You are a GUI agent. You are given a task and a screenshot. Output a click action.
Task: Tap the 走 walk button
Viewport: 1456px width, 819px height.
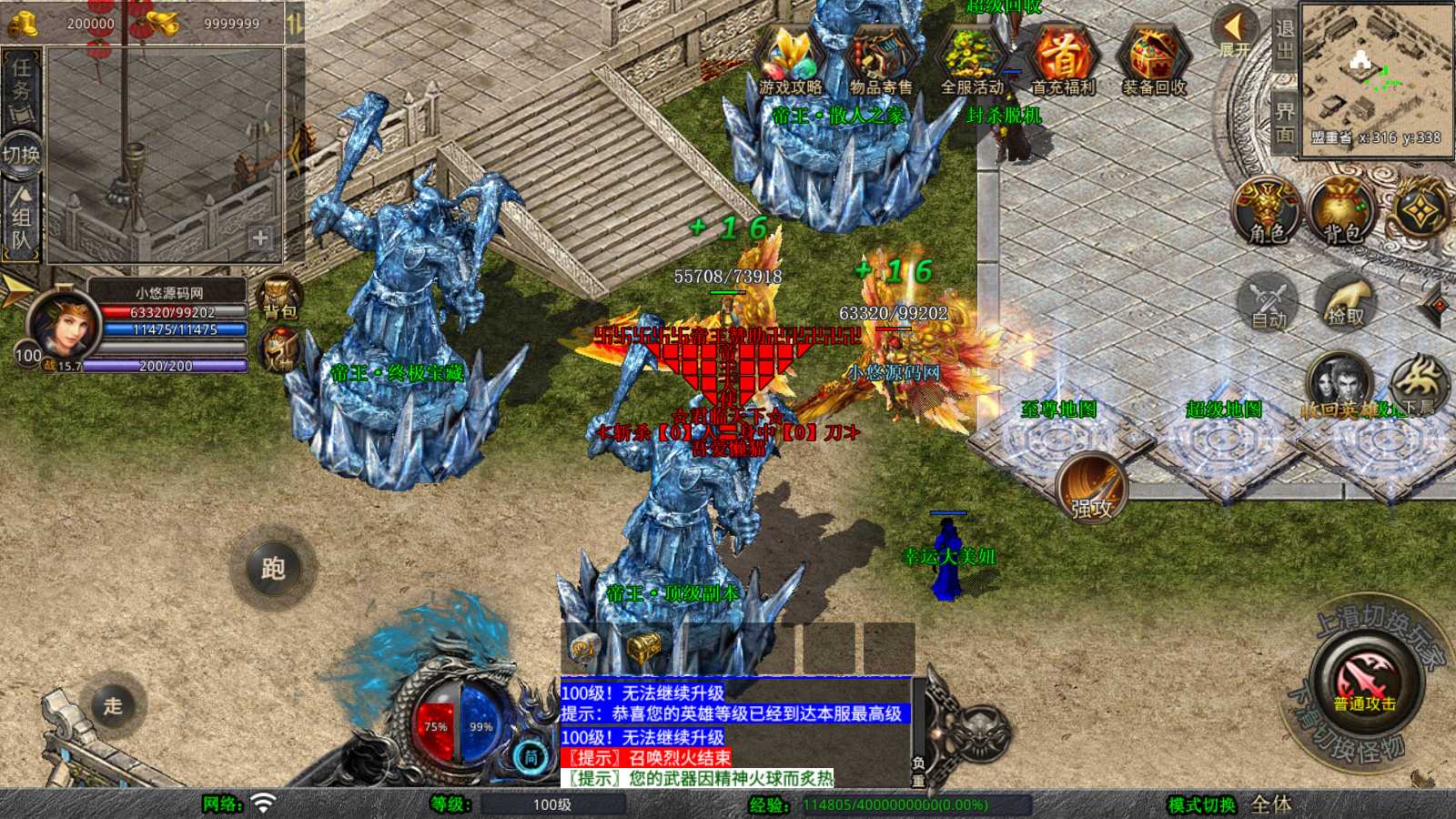(x=113, y=705)
